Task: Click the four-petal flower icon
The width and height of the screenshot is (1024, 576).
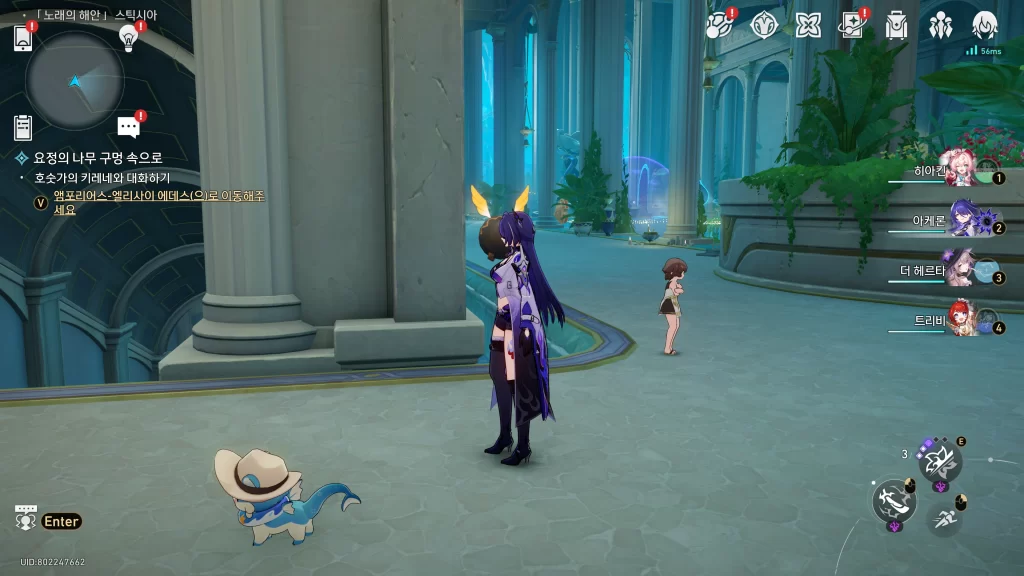Action: [808, 25]
